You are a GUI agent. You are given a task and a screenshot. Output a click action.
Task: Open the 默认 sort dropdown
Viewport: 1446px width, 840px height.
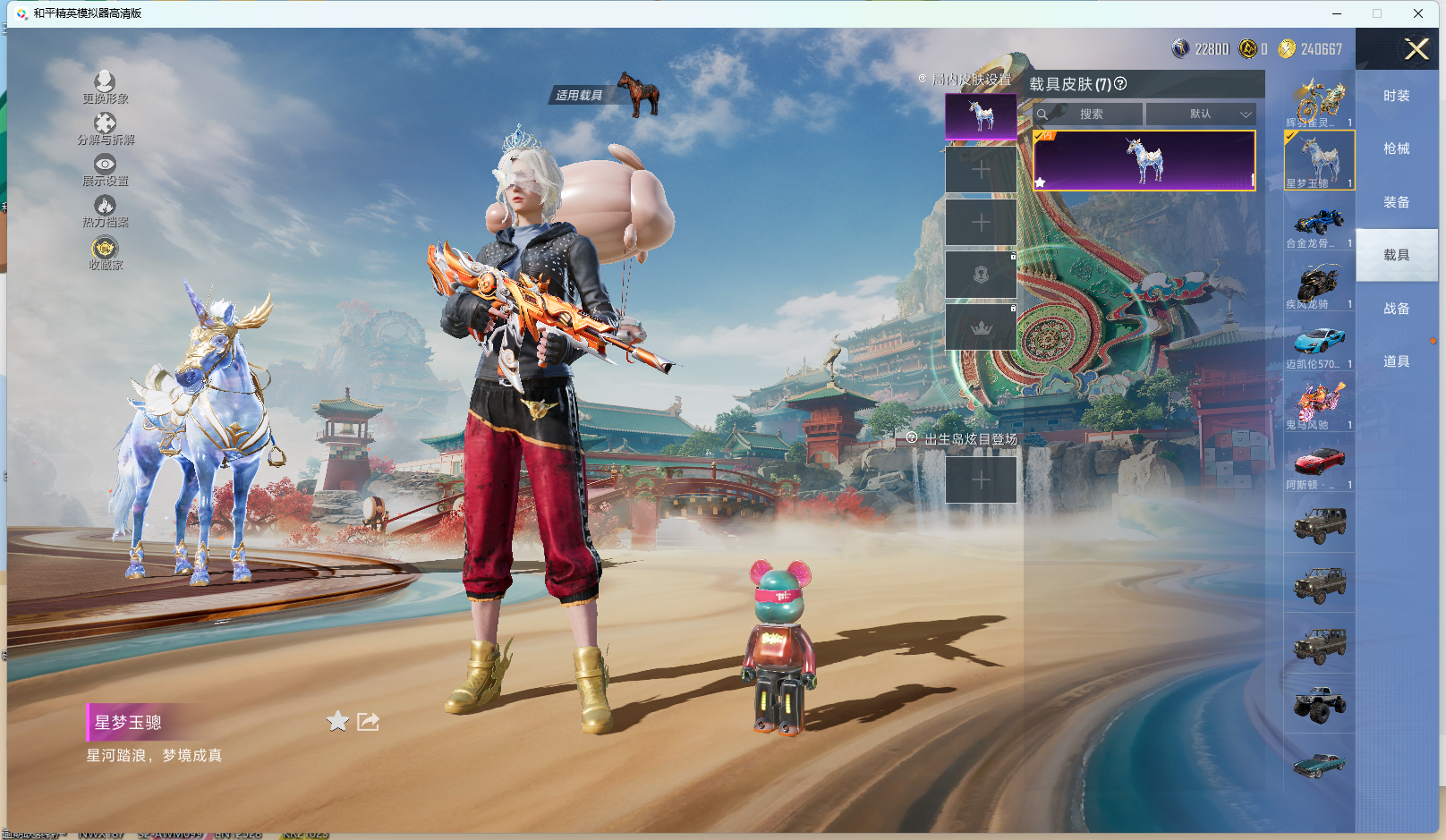[x=1201, y=115]
